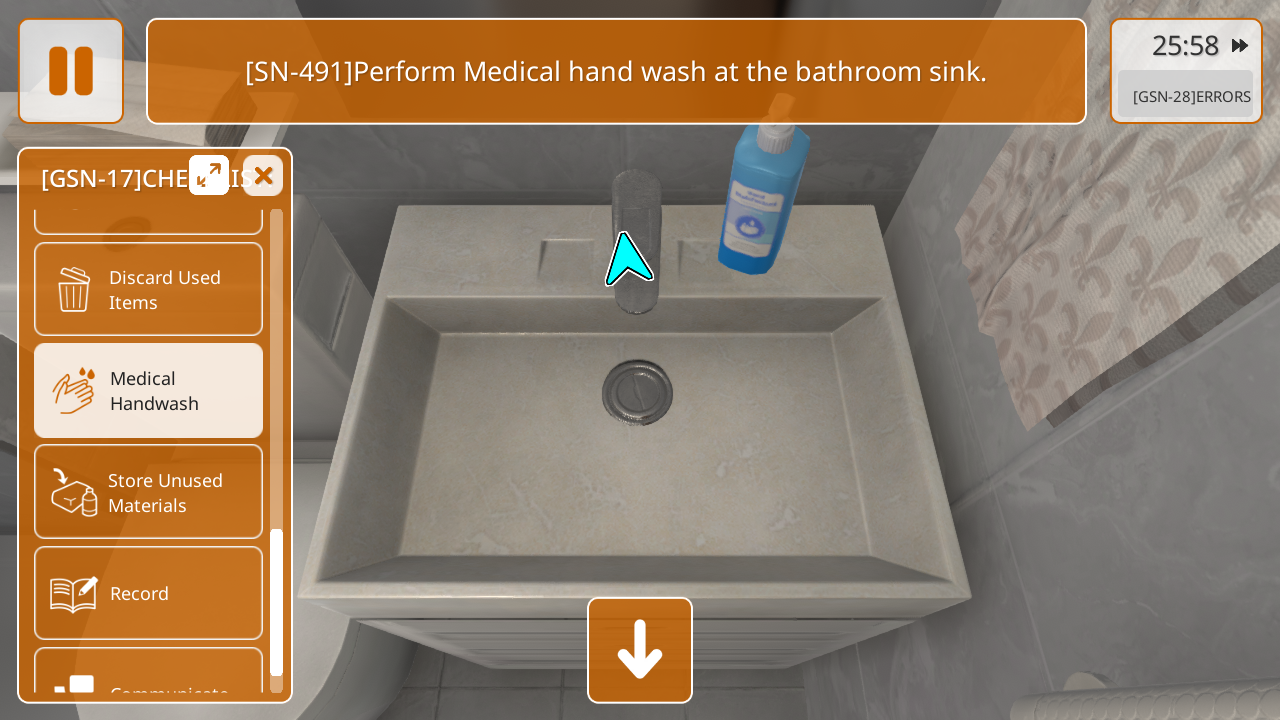Viewport: 1280px width, 720px height.
Task: Close the checklist panel
Action: coord(263,176)
